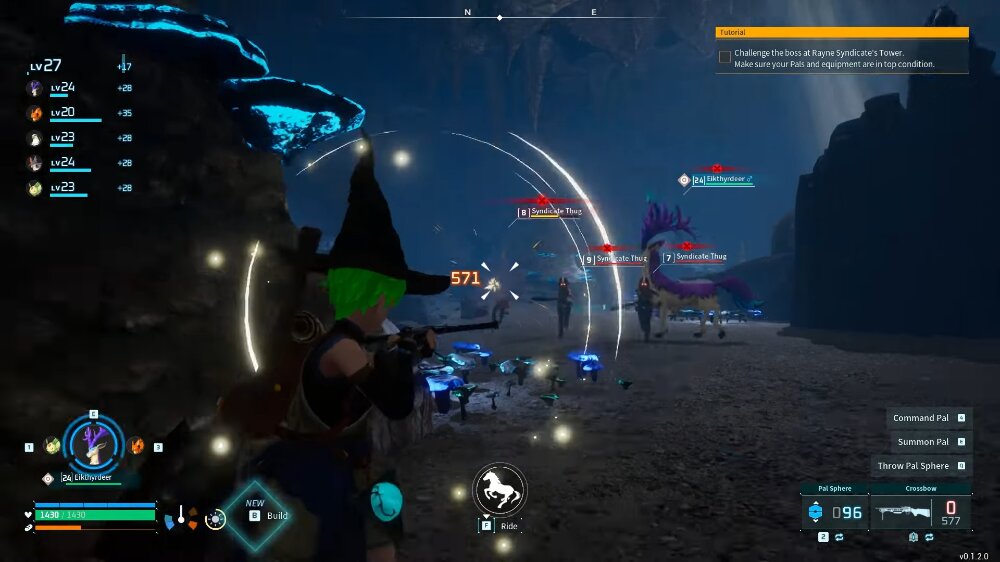
Task: Switch to the green Pal left of portrait
Action: tap(52, 445)
